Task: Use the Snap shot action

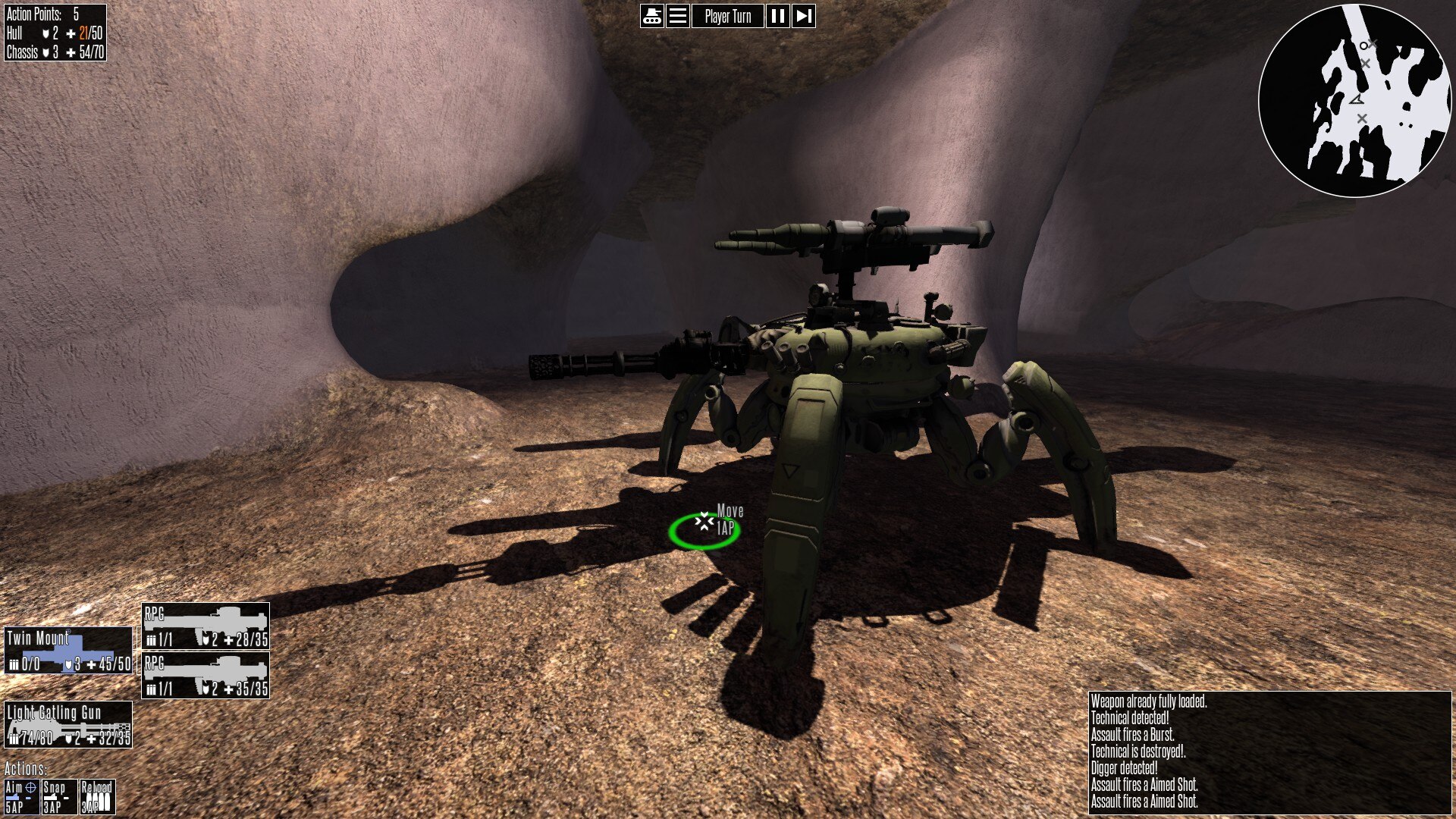Action: point(59,797)
